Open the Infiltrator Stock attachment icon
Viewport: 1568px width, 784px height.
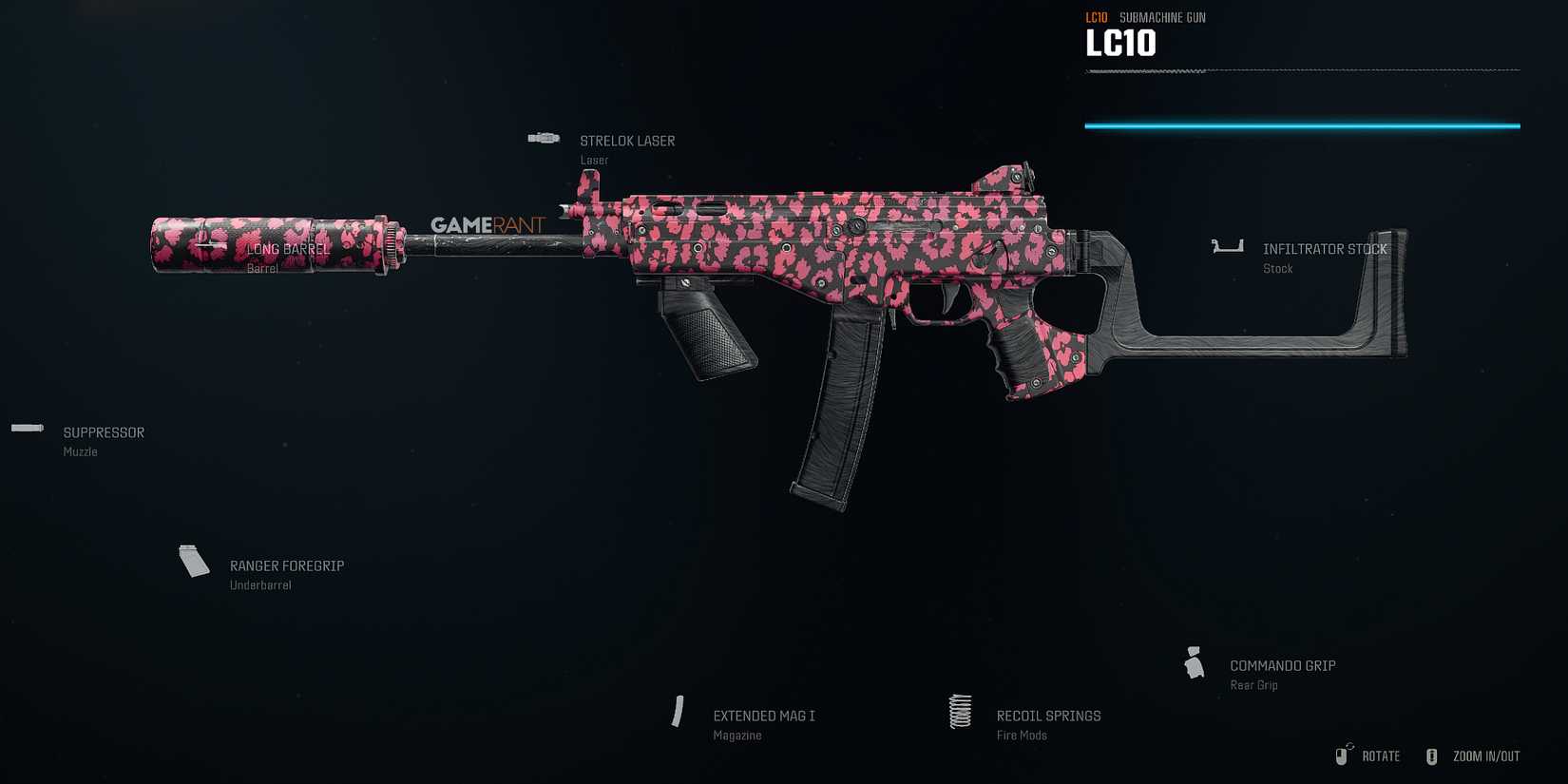tap(1227, 244)
